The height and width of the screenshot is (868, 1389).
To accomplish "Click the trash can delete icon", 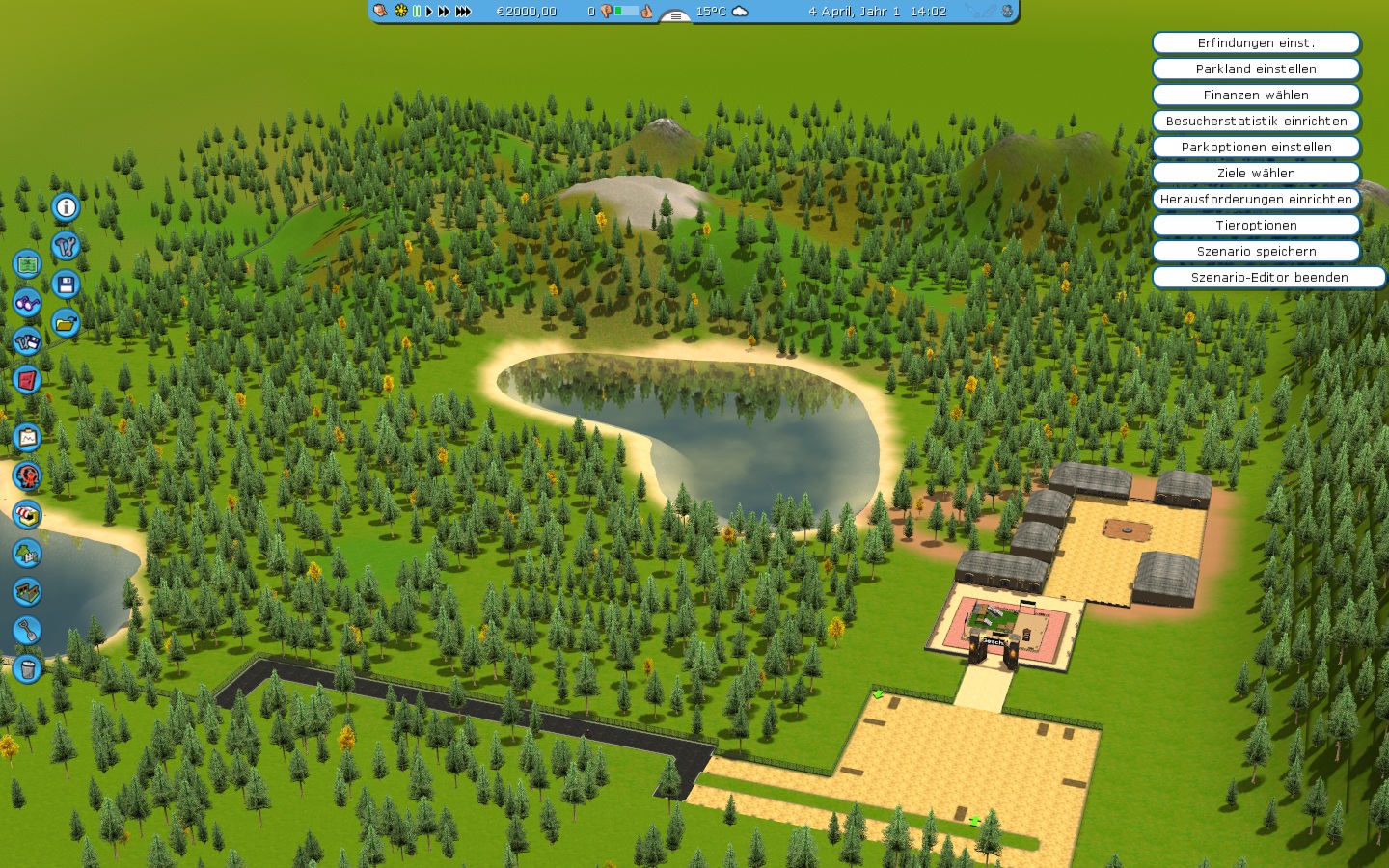I will tap(27, 667).
